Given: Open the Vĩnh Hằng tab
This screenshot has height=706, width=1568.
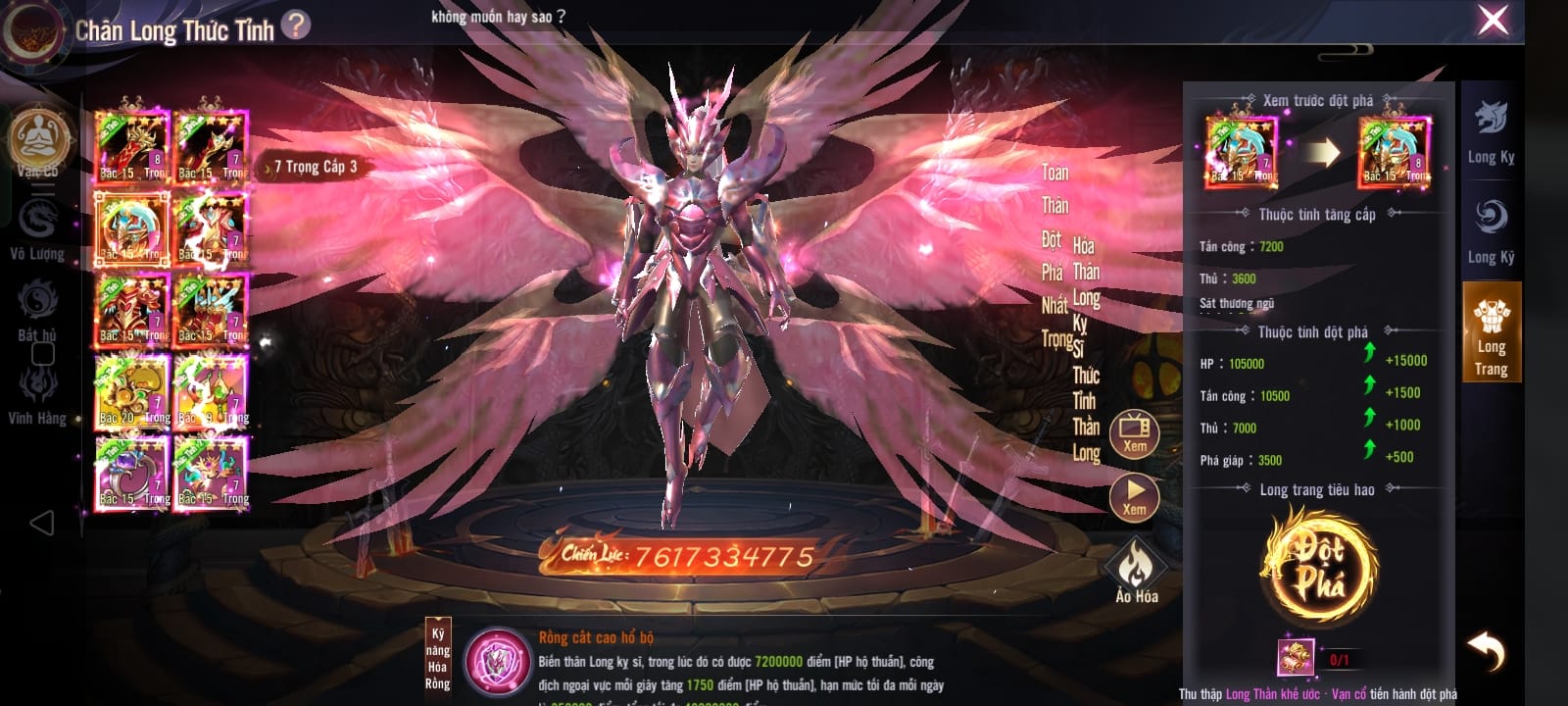Looking at the screenshot, I should (37, 392).
